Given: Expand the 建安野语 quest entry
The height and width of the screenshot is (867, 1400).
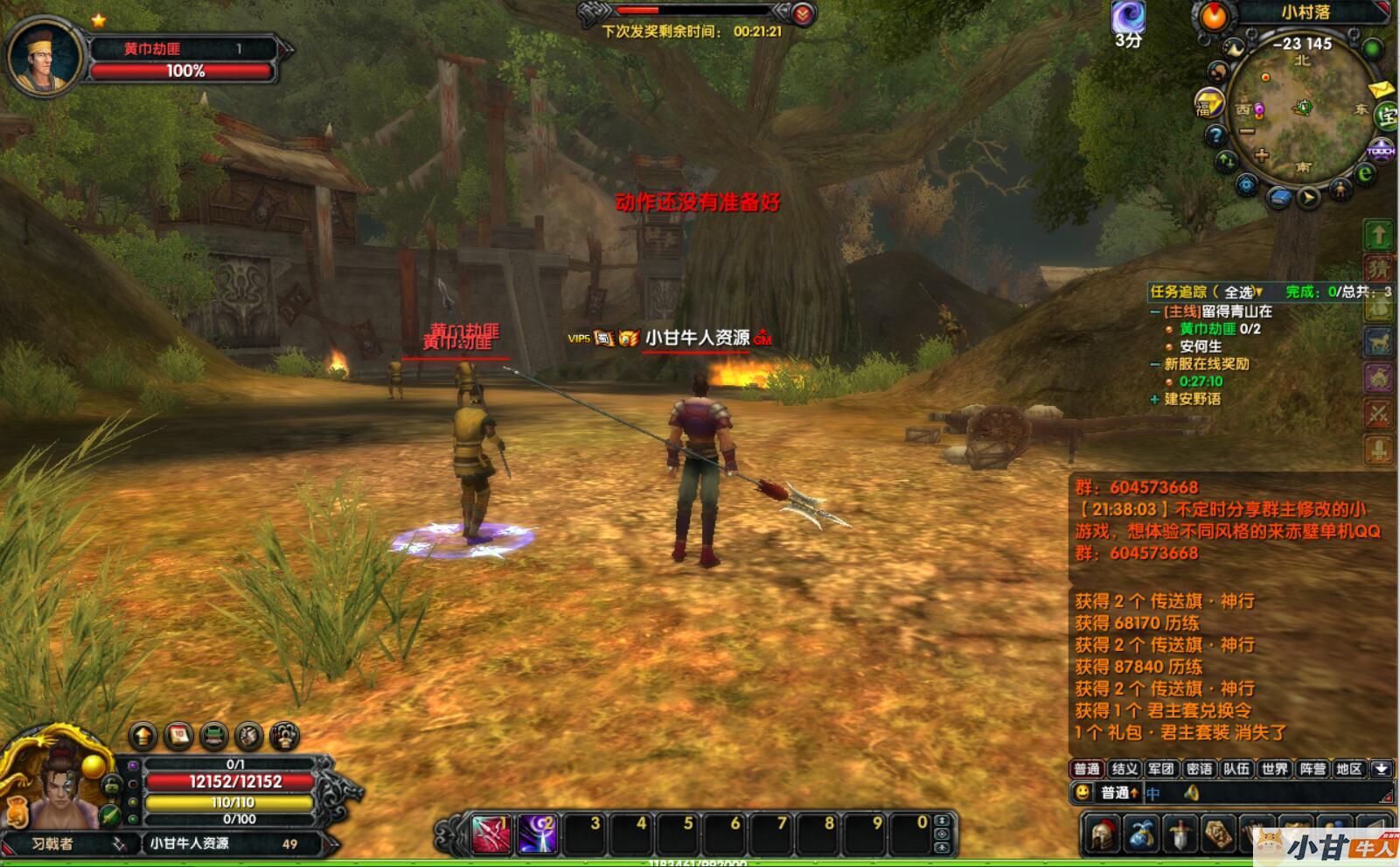Looking at the screenshot, I should point(1155,399).
